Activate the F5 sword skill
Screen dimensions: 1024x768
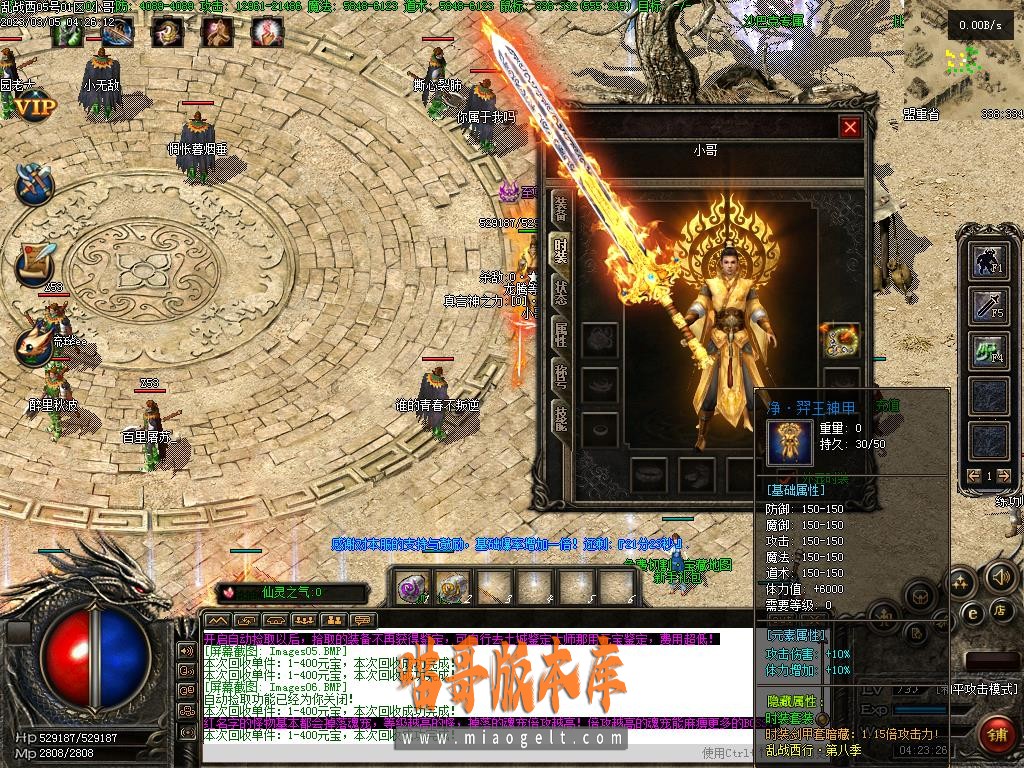click(x=990, y=306)
